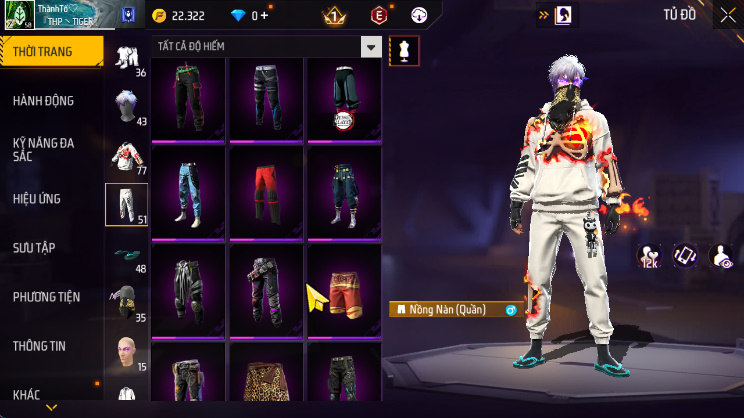The width and height of the screenshot is (744, 418).
Task: Open the THỜI TRANG fashion tab
Action: pos(50,50)
